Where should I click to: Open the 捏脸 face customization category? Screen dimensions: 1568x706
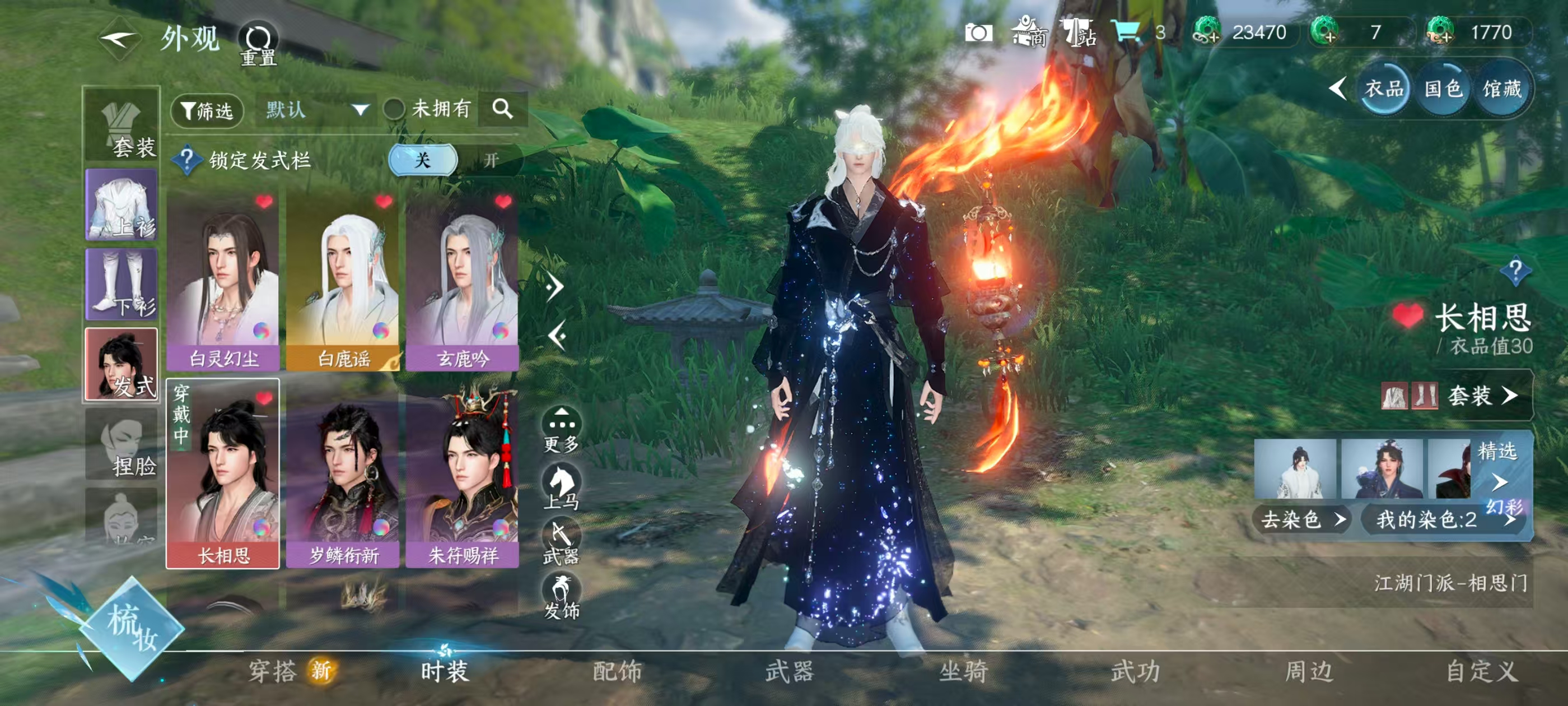(x=122, y=444)
